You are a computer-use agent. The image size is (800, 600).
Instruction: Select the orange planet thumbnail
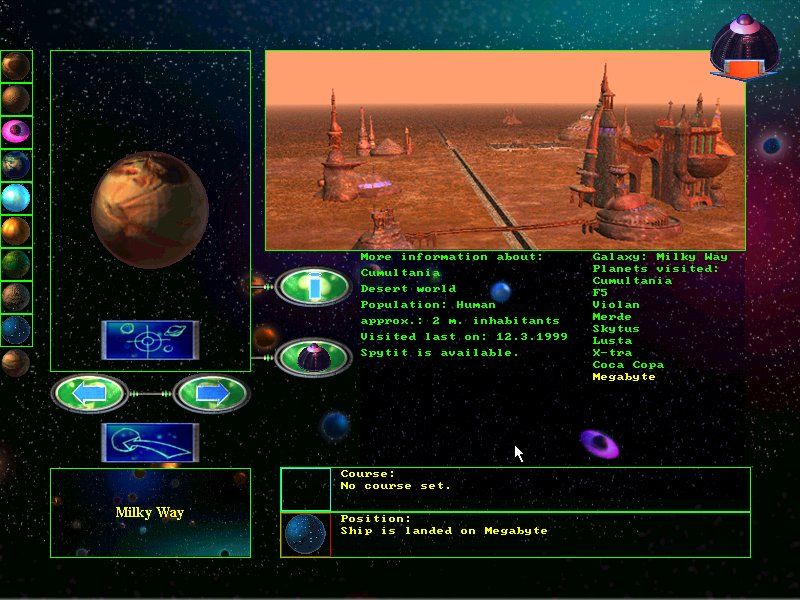click(16, 231)
